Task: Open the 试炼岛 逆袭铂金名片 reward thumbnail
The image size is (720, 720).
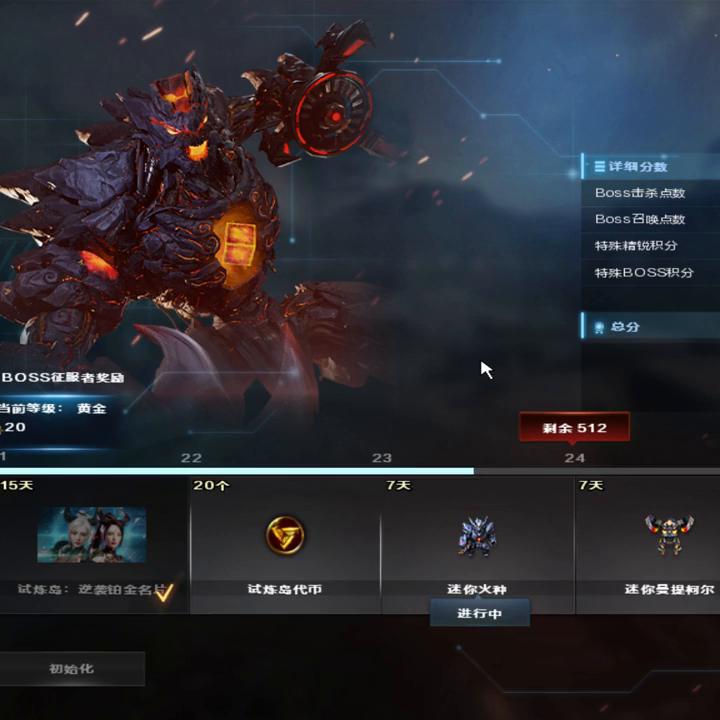Action: coord(92,535)
